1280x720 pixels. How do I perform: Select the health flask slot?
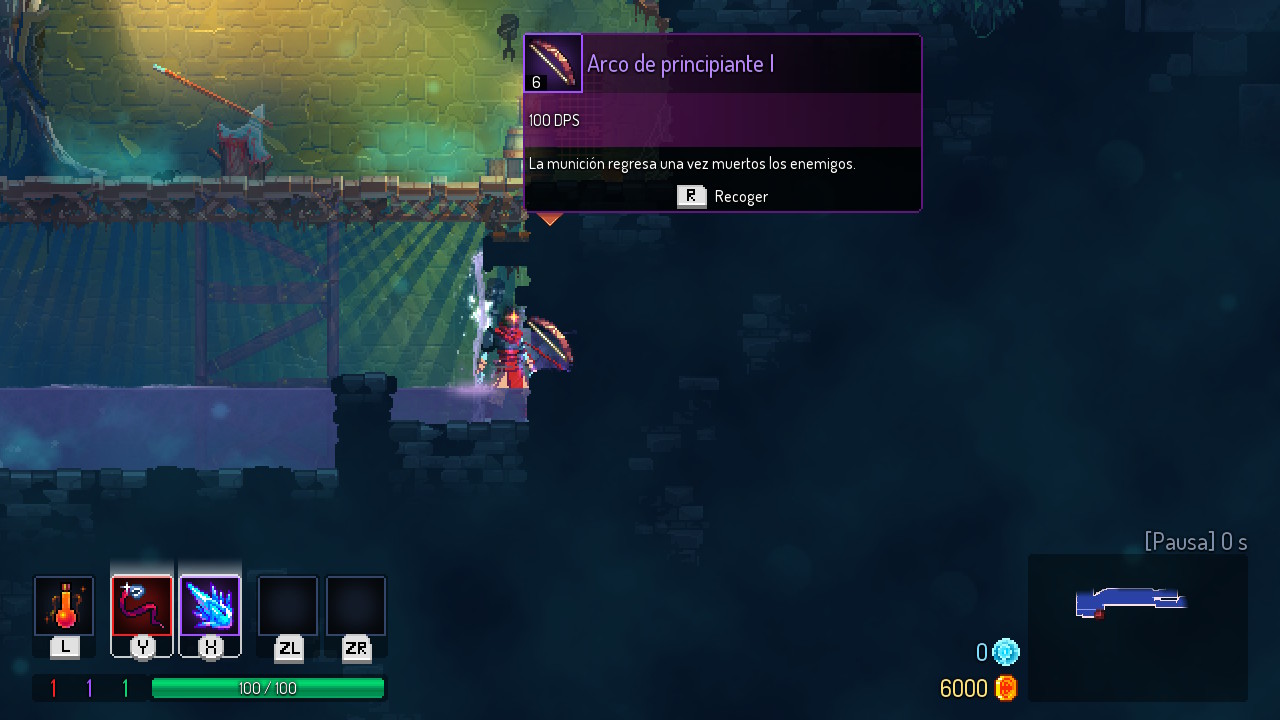click(x=64, y=606)
